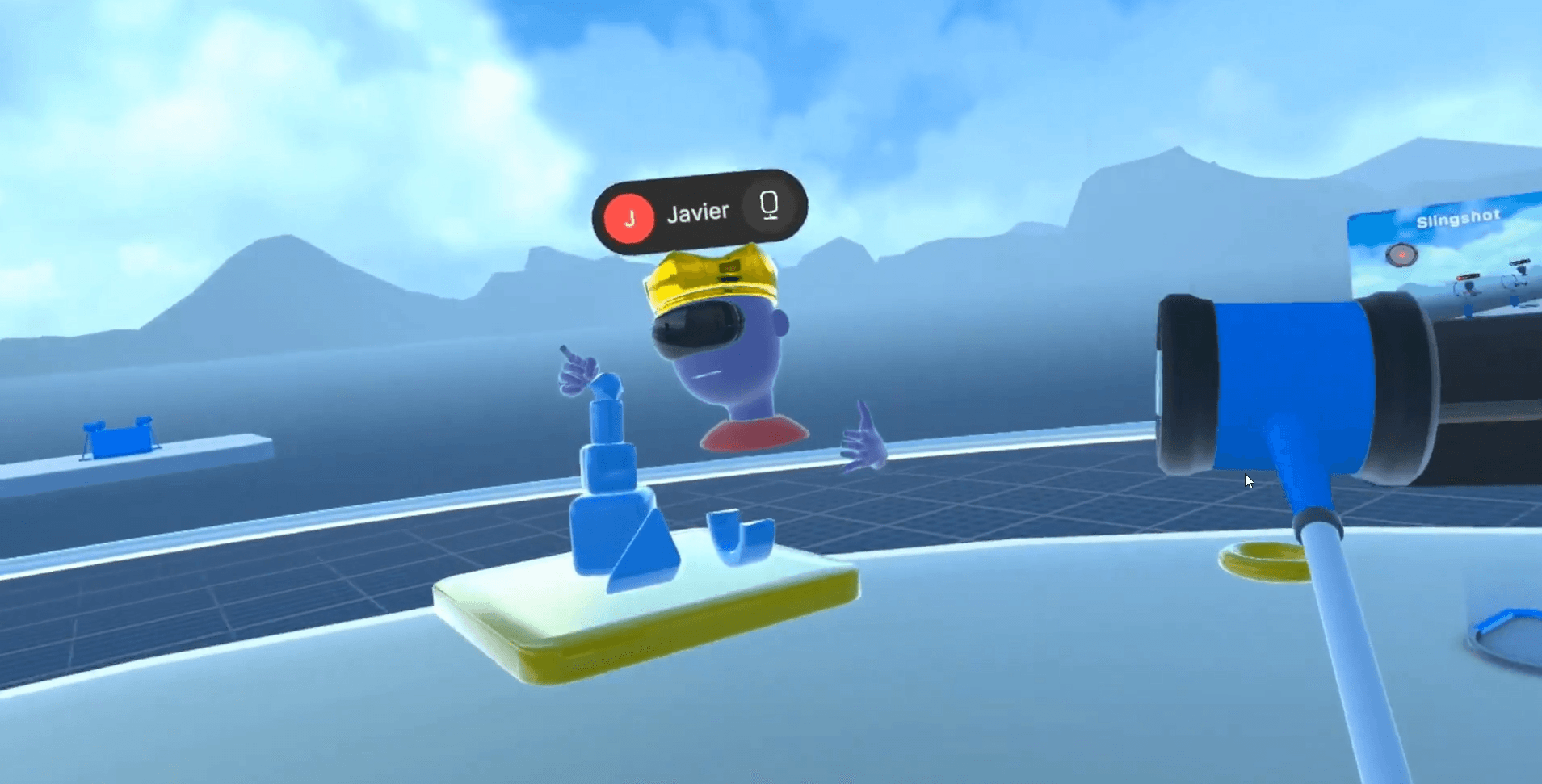Image resolution: width=1542 pixels, height=784 pixels.
Task: Open Javier's nameplate options
Action: tap(699, 210)
